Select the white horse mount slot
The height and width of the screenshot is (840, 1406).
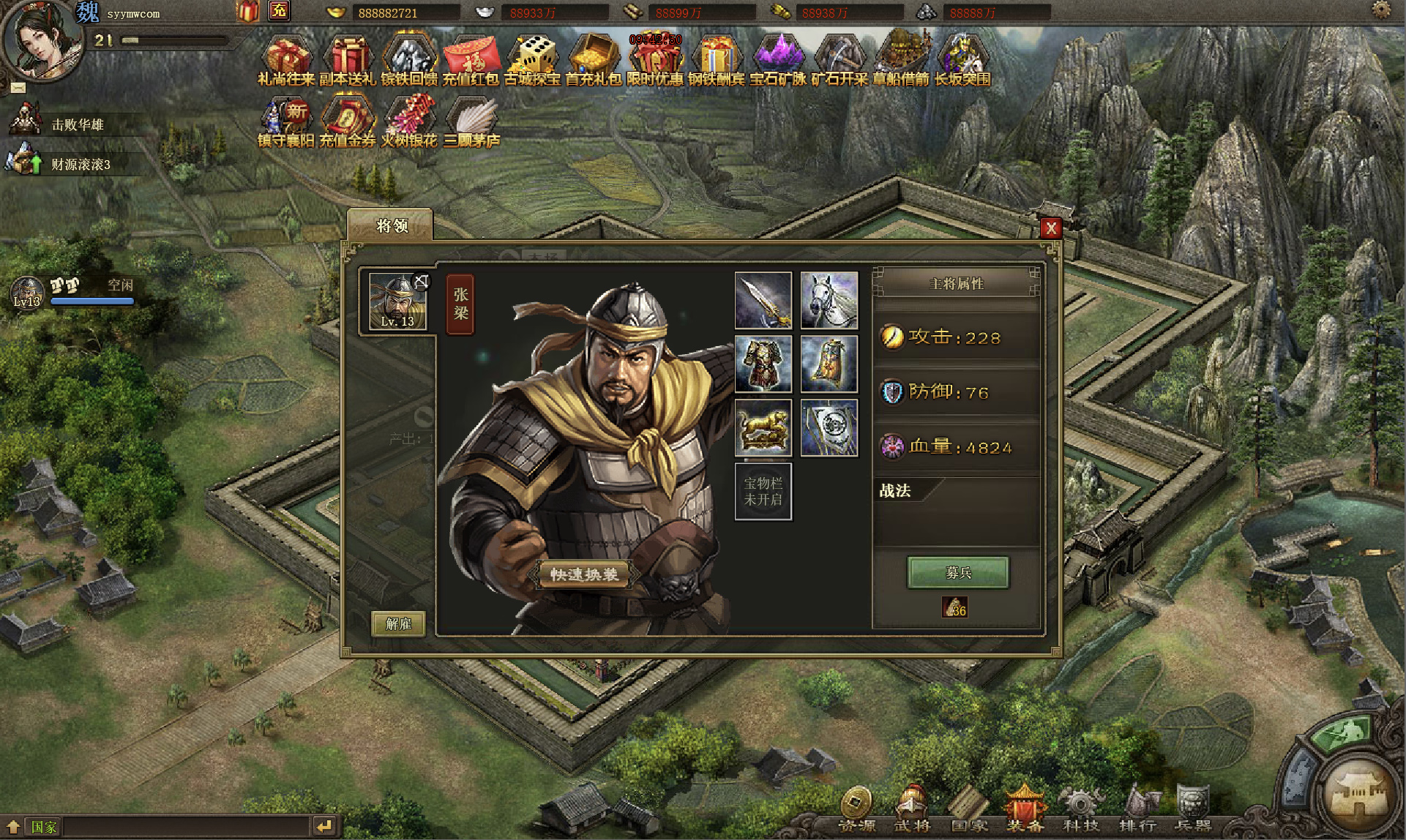(829, 300)
